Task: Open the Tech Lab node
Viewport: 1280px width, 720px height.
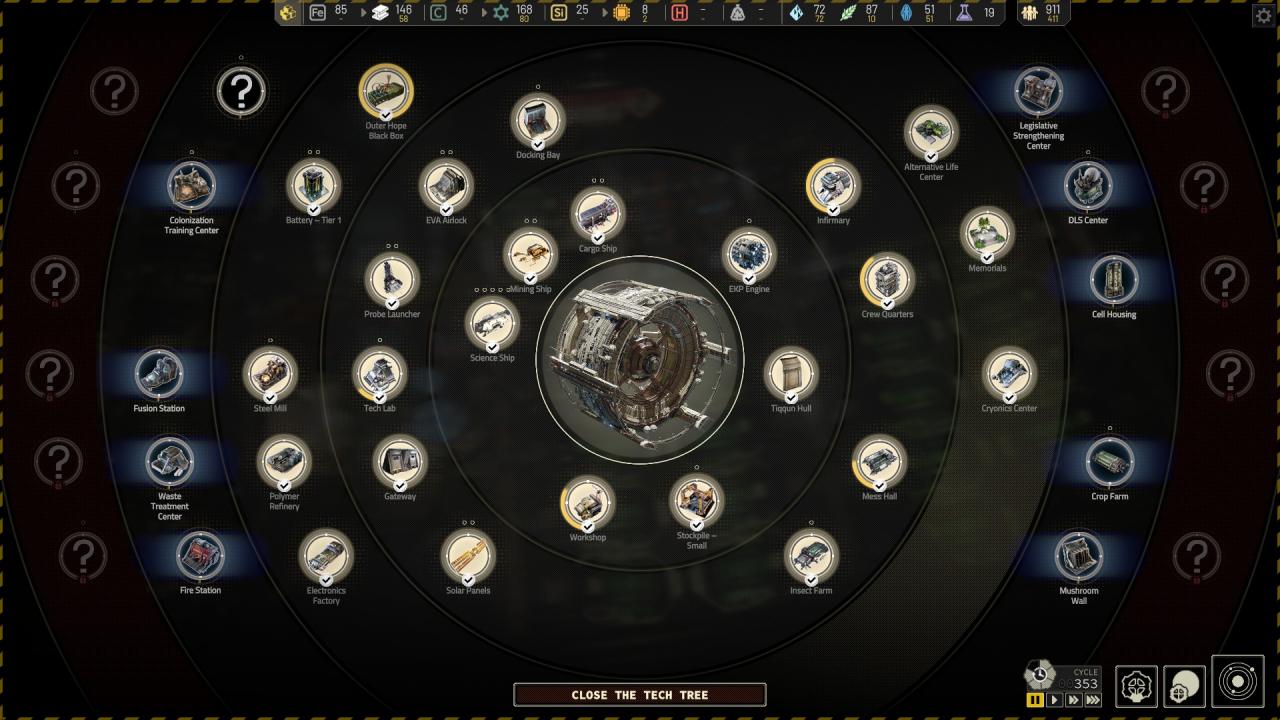Action: coord(380,374)
